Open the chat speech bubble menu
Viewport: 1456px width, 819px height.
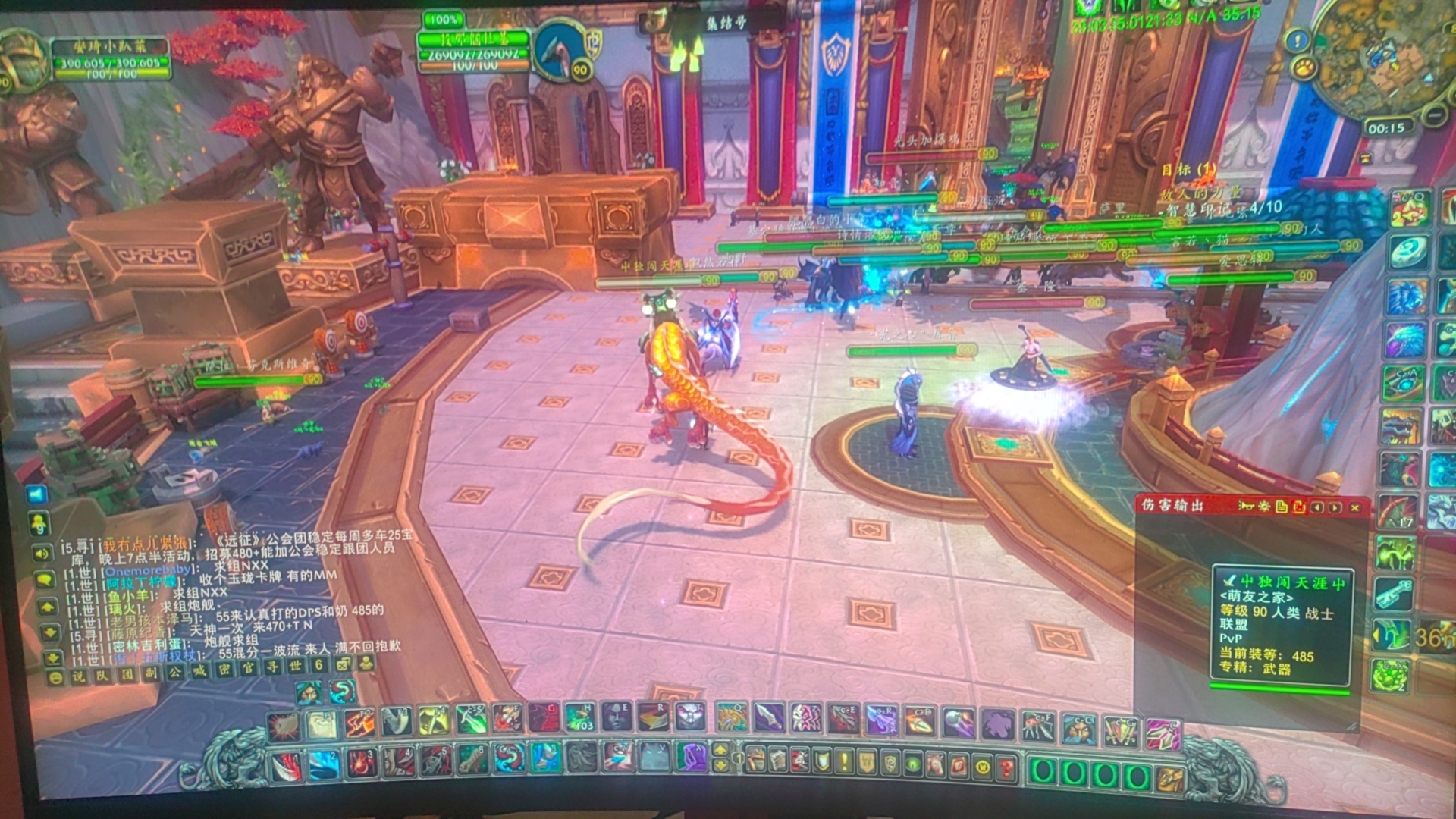pyautogui.click(x=45, y=581)
